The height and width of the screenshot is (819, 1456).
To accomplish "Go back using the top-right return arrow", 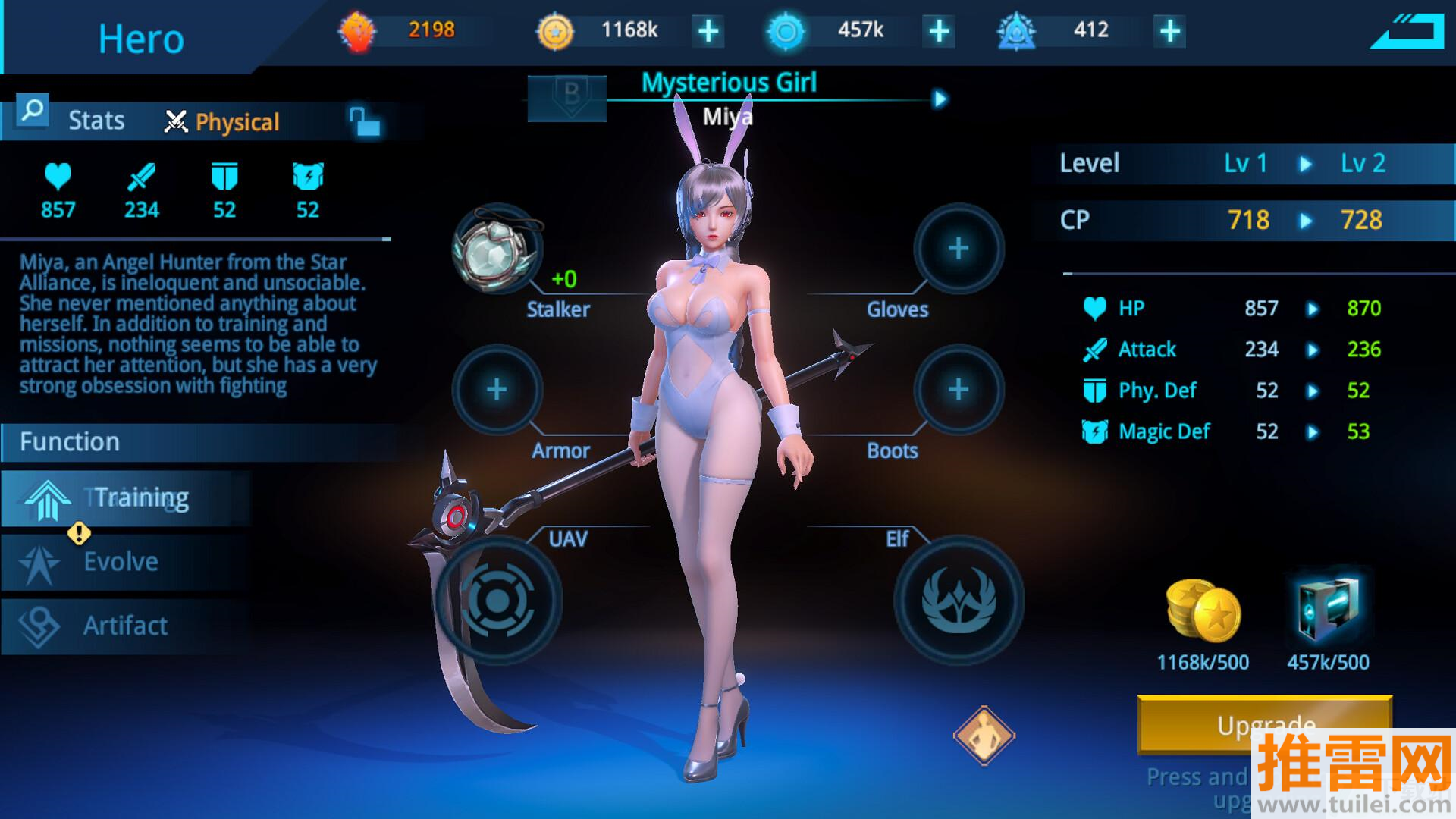I will [x=1406, y=33].
